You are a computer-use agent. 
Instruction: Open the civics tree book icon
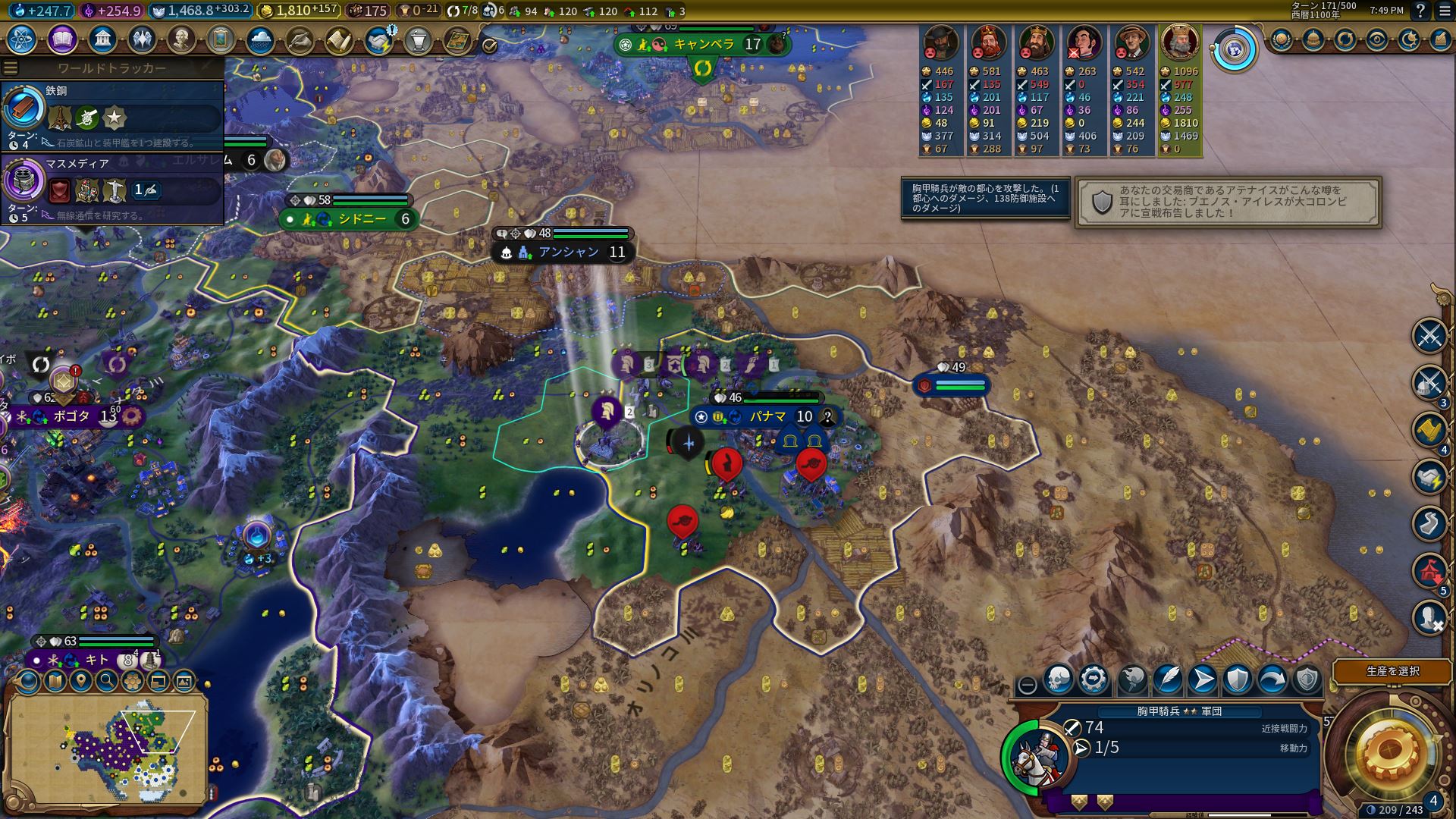click(x=61, y=39)
